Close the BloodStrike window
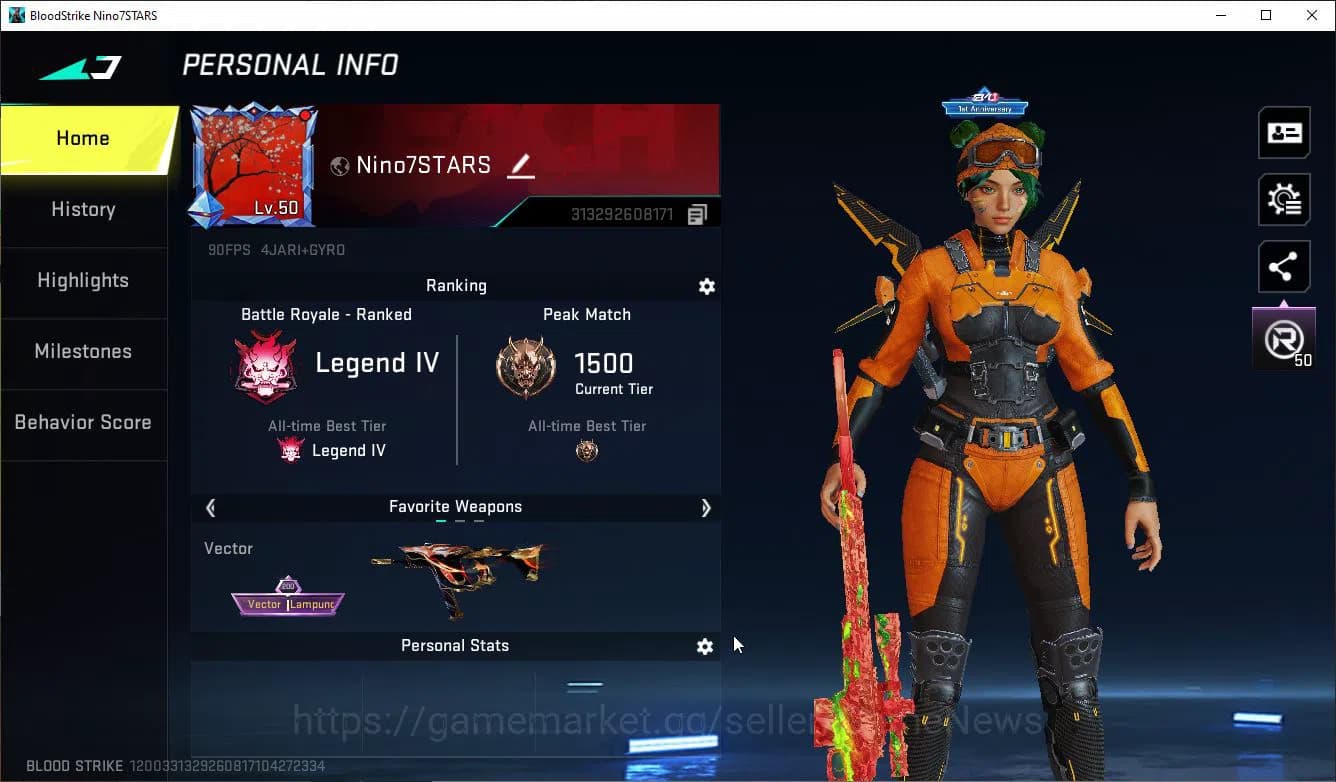Viewport: 1336px width, 782px height. (1312, 15)
